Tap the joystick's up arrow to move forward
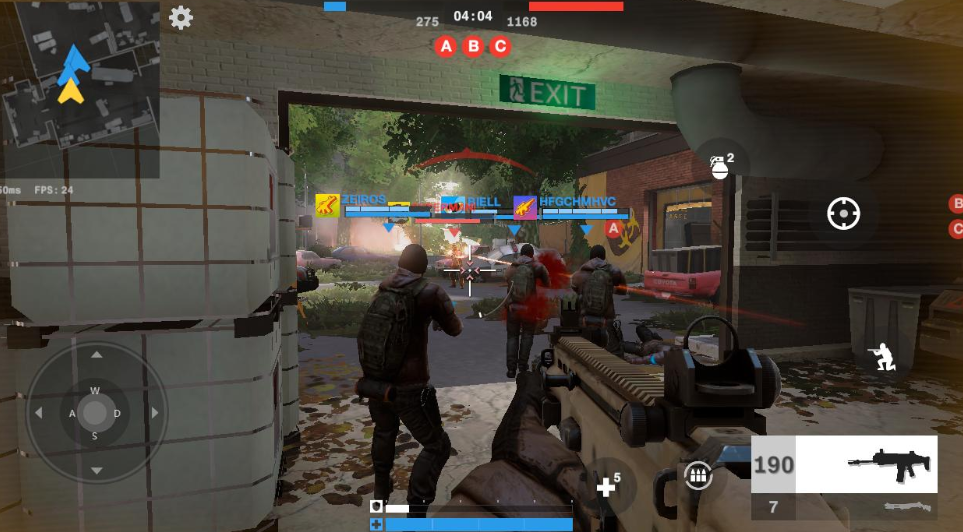Screen dimensions: 963x532 tap(96, 355)
